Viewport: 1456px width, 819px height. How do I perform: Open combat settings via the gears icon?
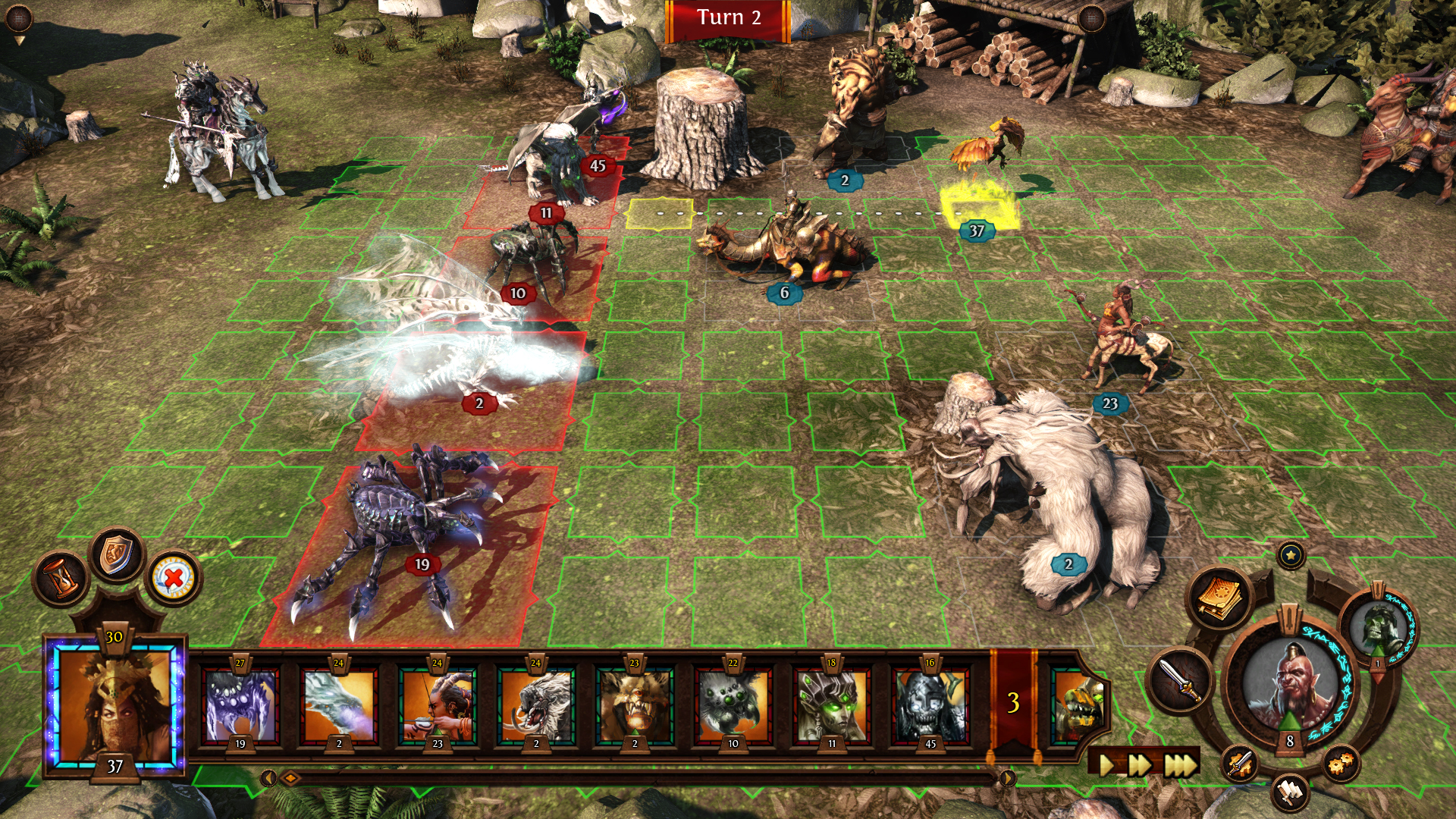click(1339, 764)
